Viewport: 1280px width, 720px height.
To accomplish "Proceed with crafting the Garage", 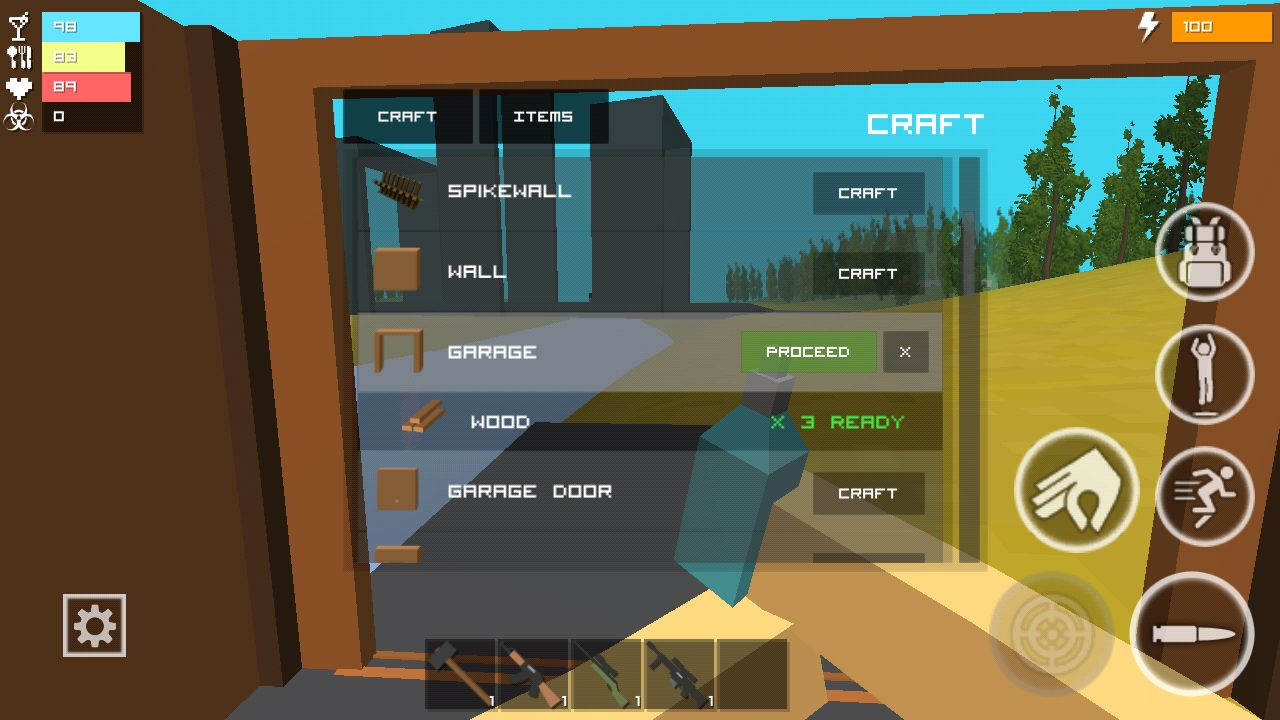I will [x=808, y=352].
